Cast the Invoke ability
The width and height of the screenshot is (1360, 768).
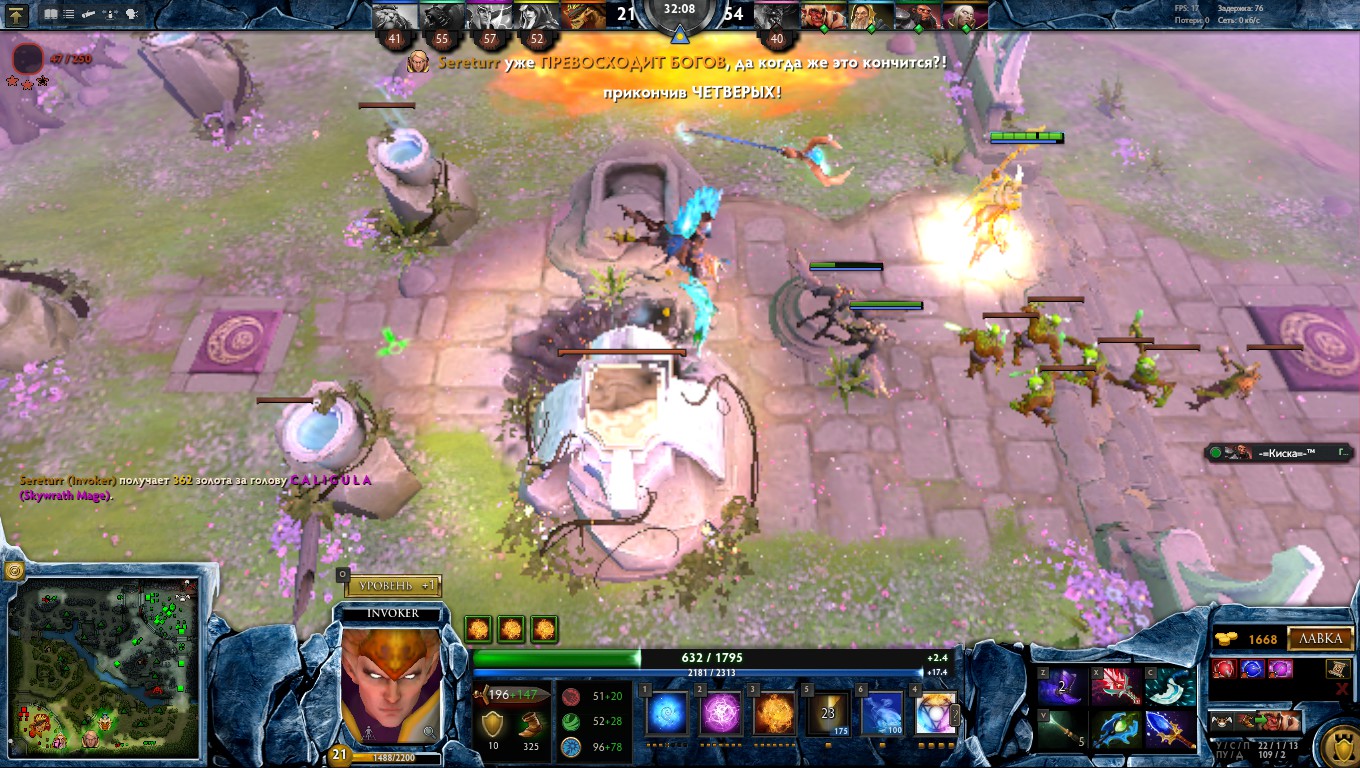pos(936,714)
